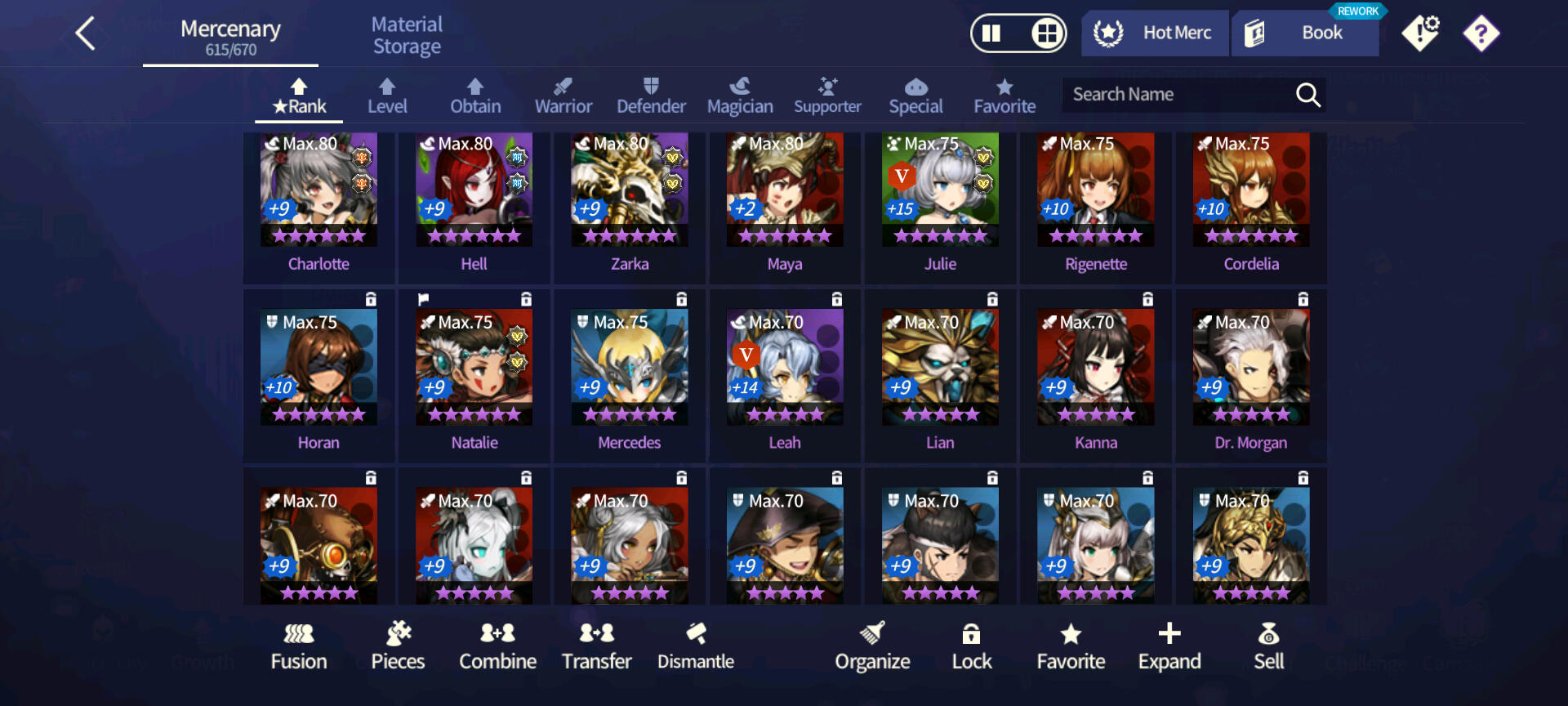Filter by Magician class
Viewport: 1568px width, 706px height.
click(x=739, y=96)
